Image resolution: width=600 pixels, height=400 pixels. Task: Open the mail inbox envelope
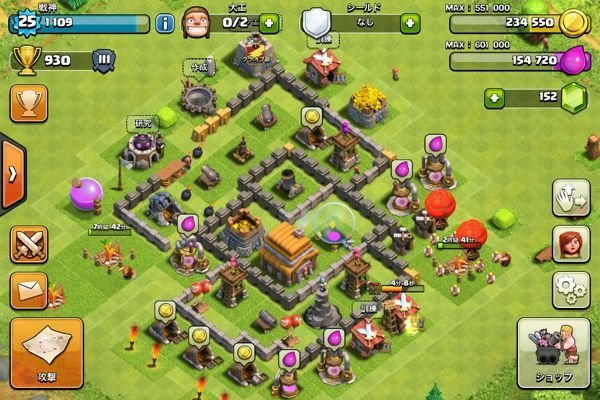point(28,291)
